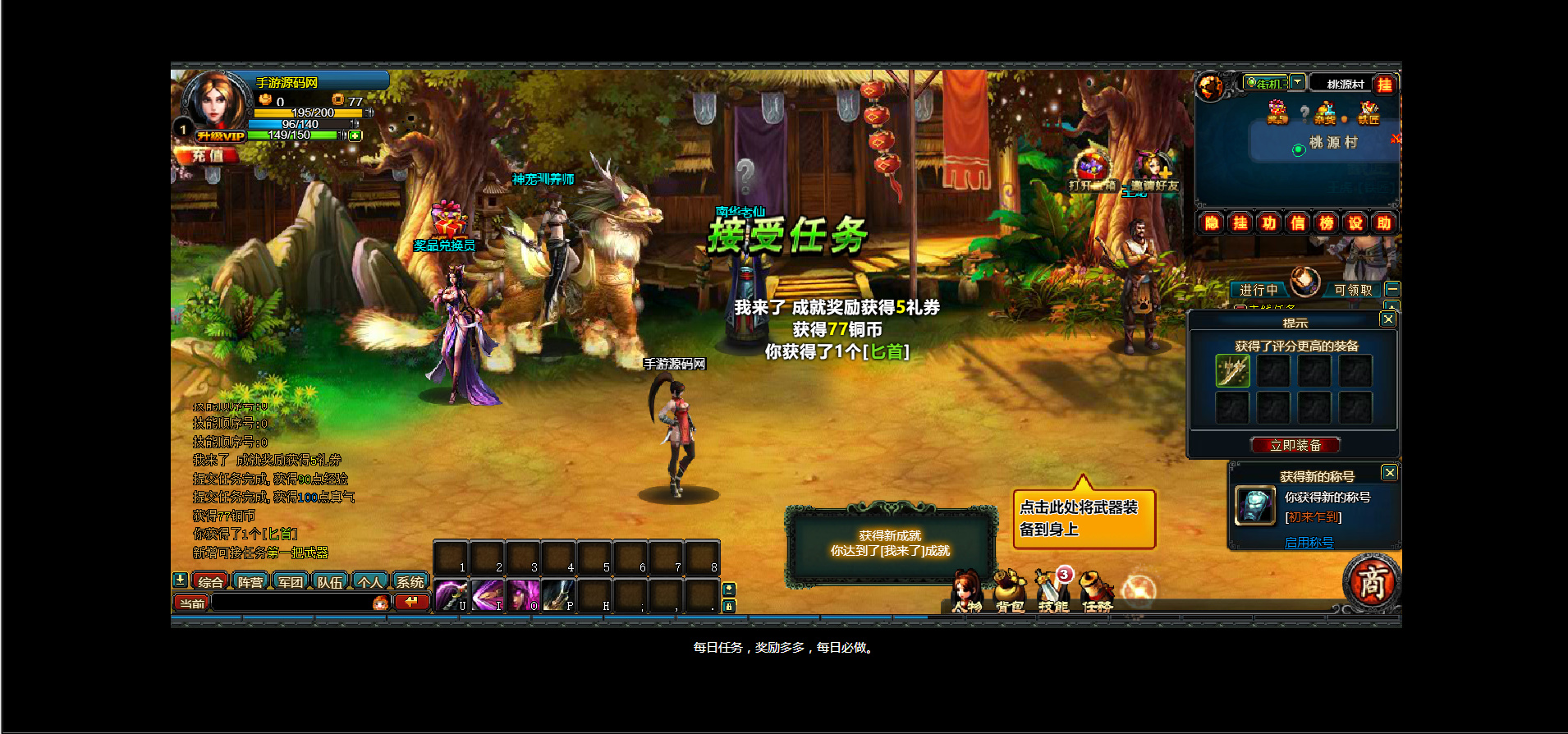The width and height of the screenshot is (1568, 734).
Task: Select the 队伍 team chat tab
Action: point(330,581)
